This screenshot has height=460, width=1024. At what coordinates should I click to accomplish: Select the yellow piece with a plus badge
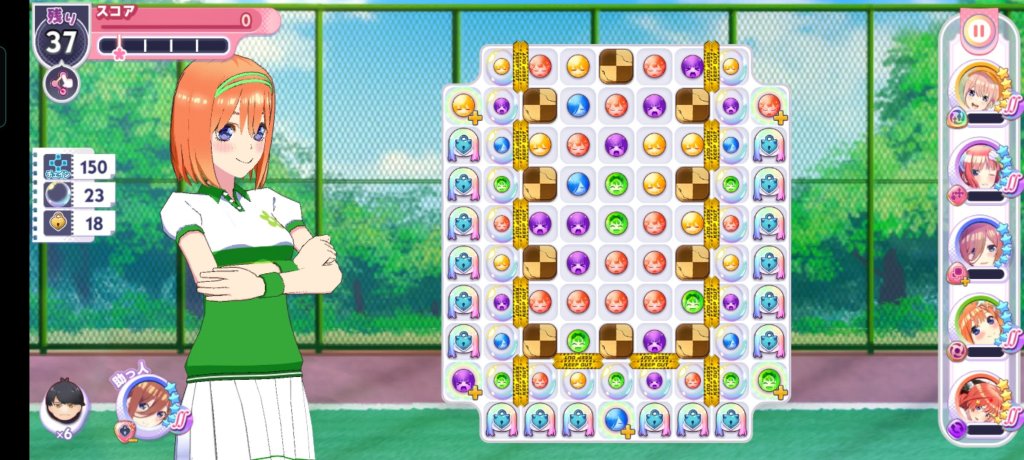point(464,105)
